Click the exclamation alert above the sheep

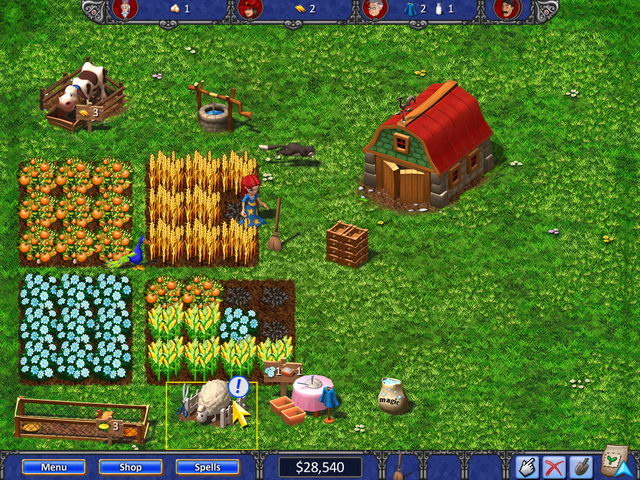(x=237, y=386)
